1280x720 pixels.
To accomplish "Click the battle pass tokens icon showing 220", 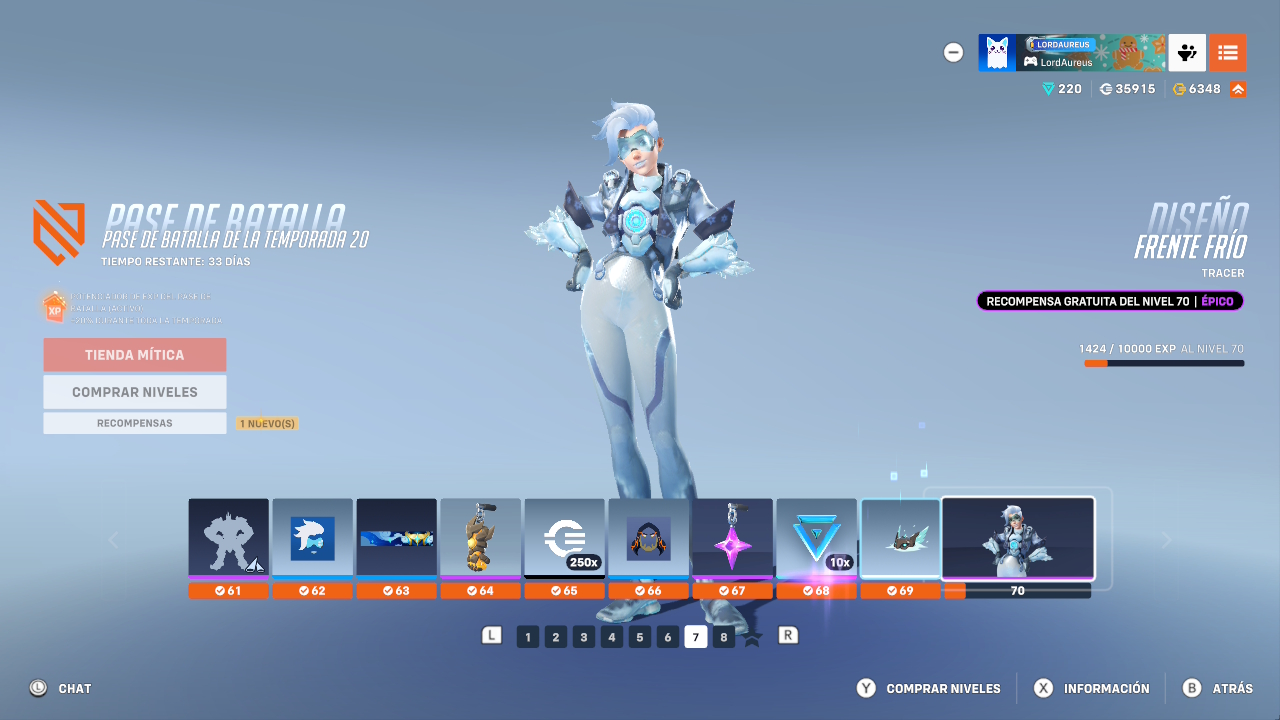I will (x=1048, y=88).
